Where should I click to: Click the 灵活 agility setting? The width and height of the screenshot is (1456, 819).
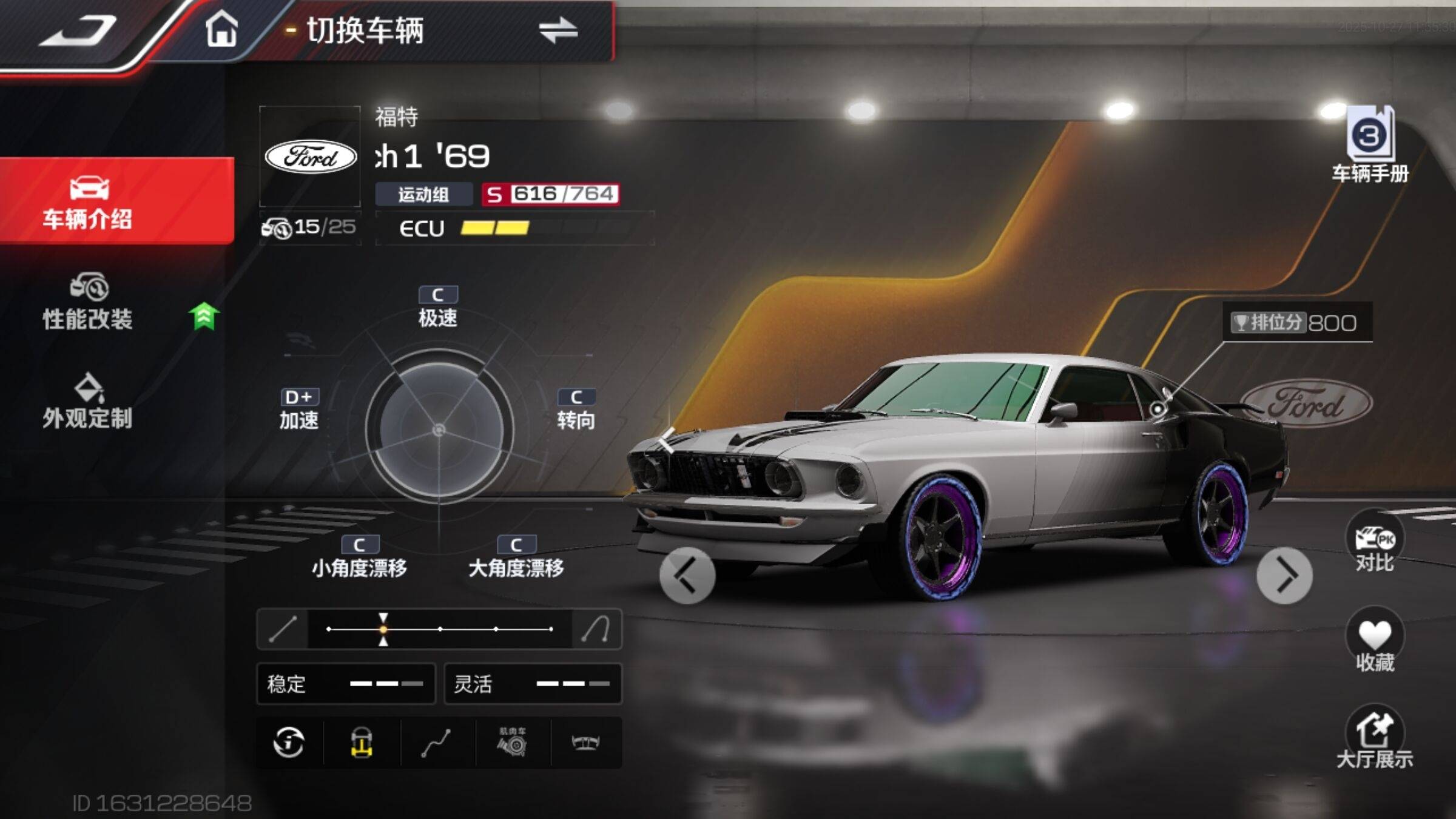click(533, 684)
